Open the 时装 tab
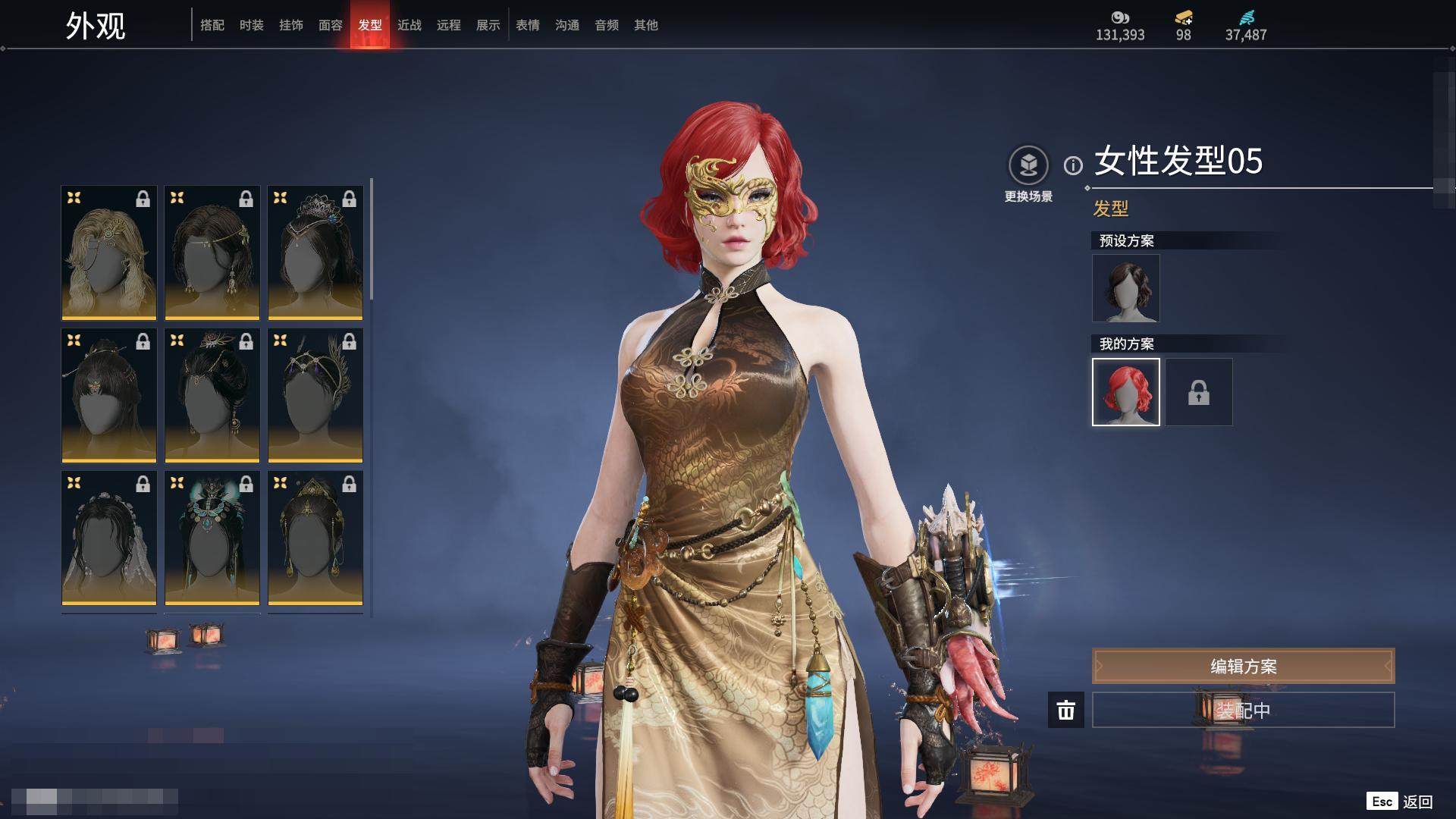This screenshot has width=1456, height=819. pos(252,25)
